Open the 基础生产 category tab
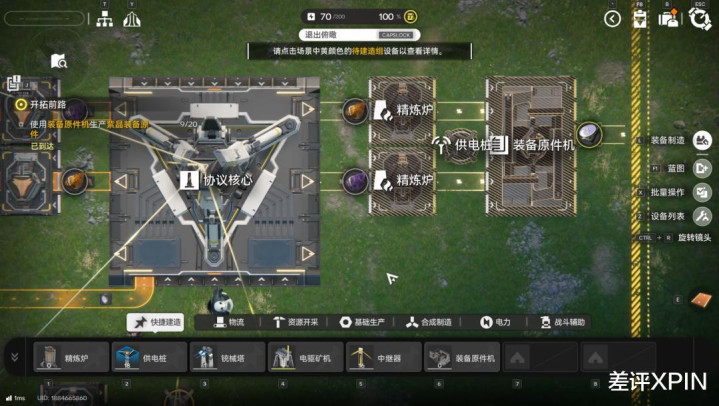 click(x=361, y=322)
